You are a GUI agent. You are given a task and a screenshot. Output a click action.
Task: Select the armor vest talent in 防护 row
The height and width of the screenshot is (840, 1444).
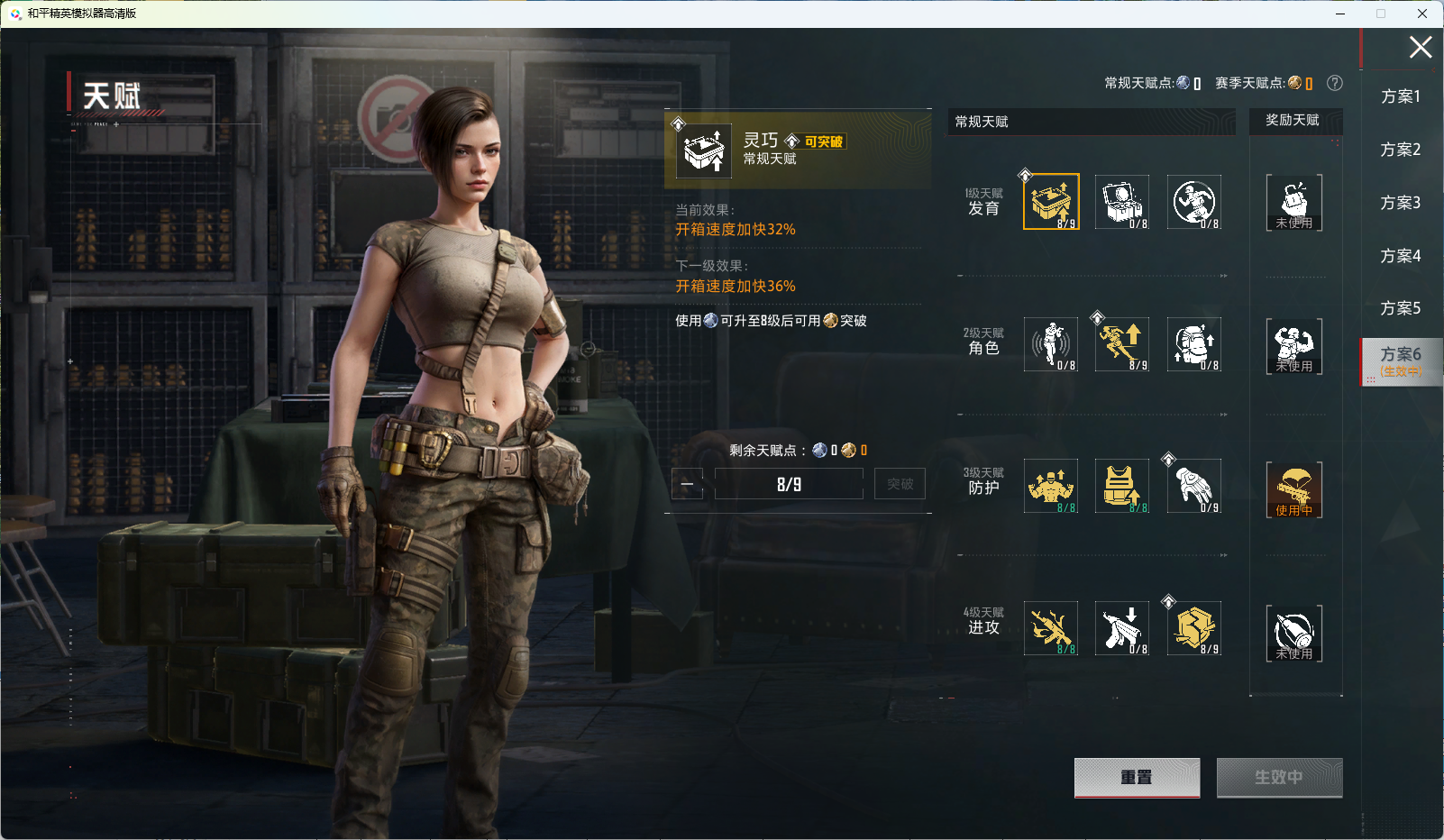pyautogui.click(x=1121, y=486)
